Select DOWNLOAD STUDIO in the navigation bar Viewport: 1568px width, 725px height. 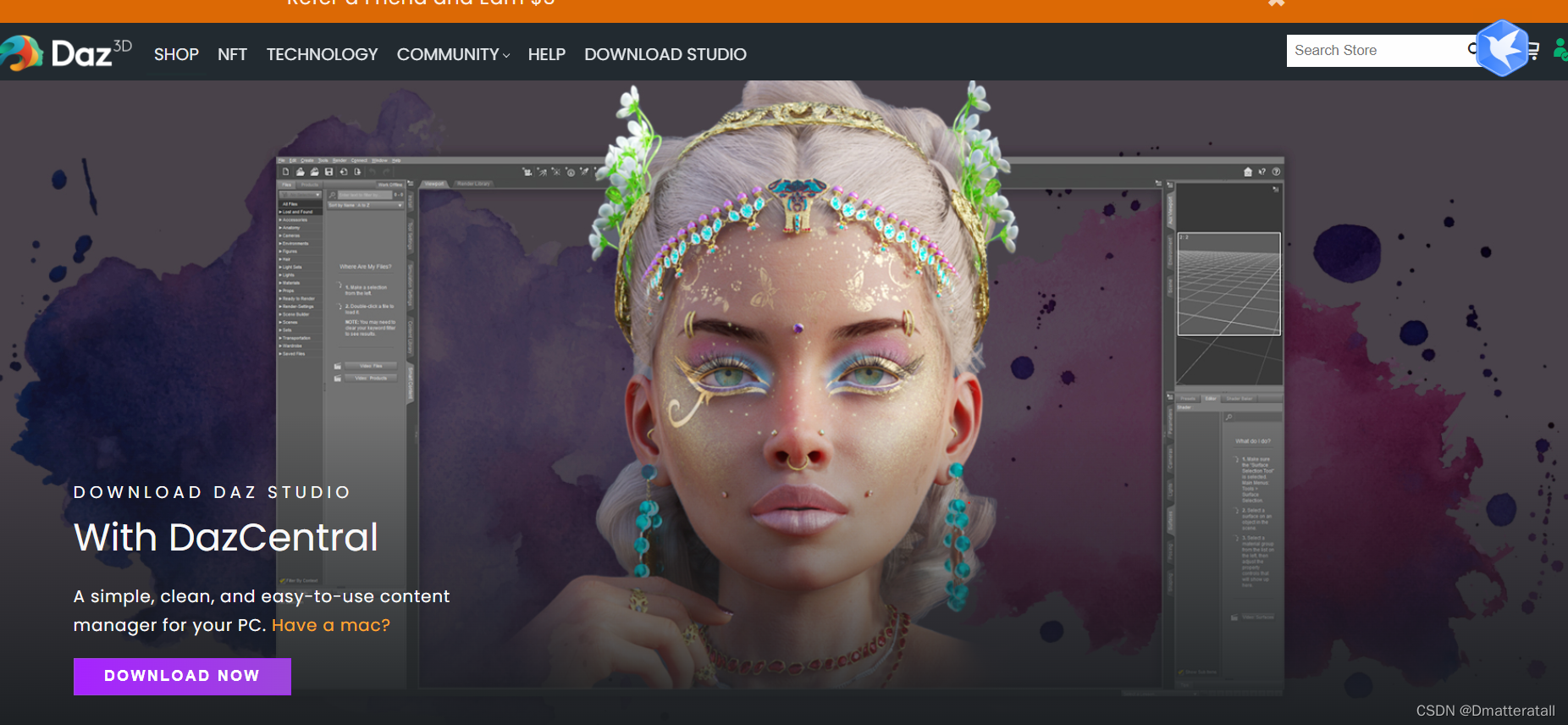coord(665,54)
